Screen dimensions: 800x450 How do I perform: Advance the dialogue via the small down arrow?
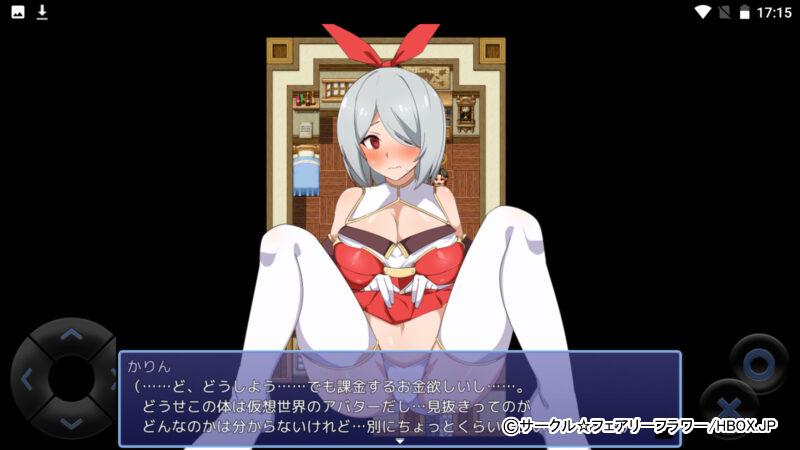click(399, 440)
